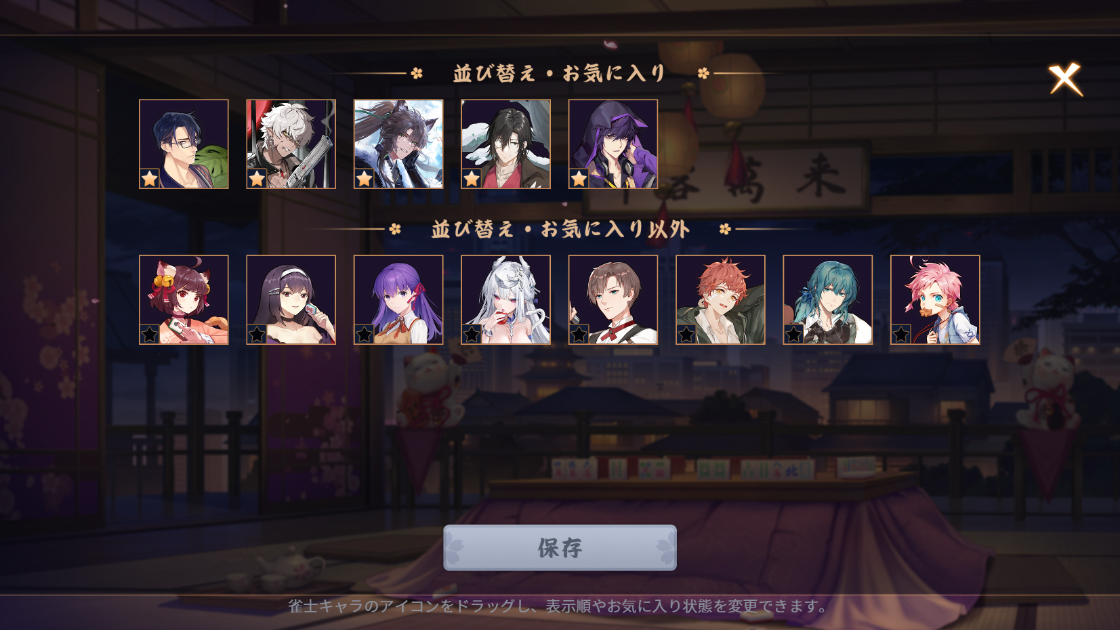The image size is (1120, 630).
Task: Choose the white-haired character holding a gun
Action: tap(291, 144)
